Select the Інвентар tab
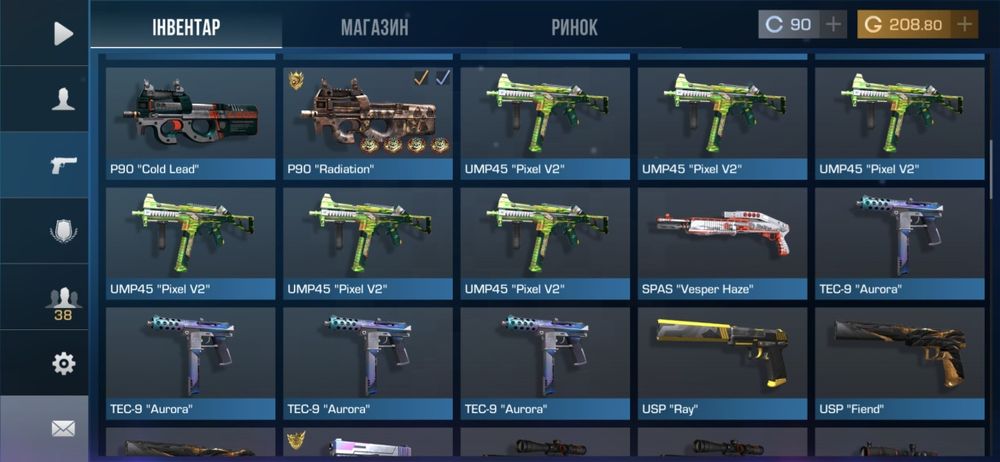The height and width of the screenshot is (462, 1000). pos(186,27)
